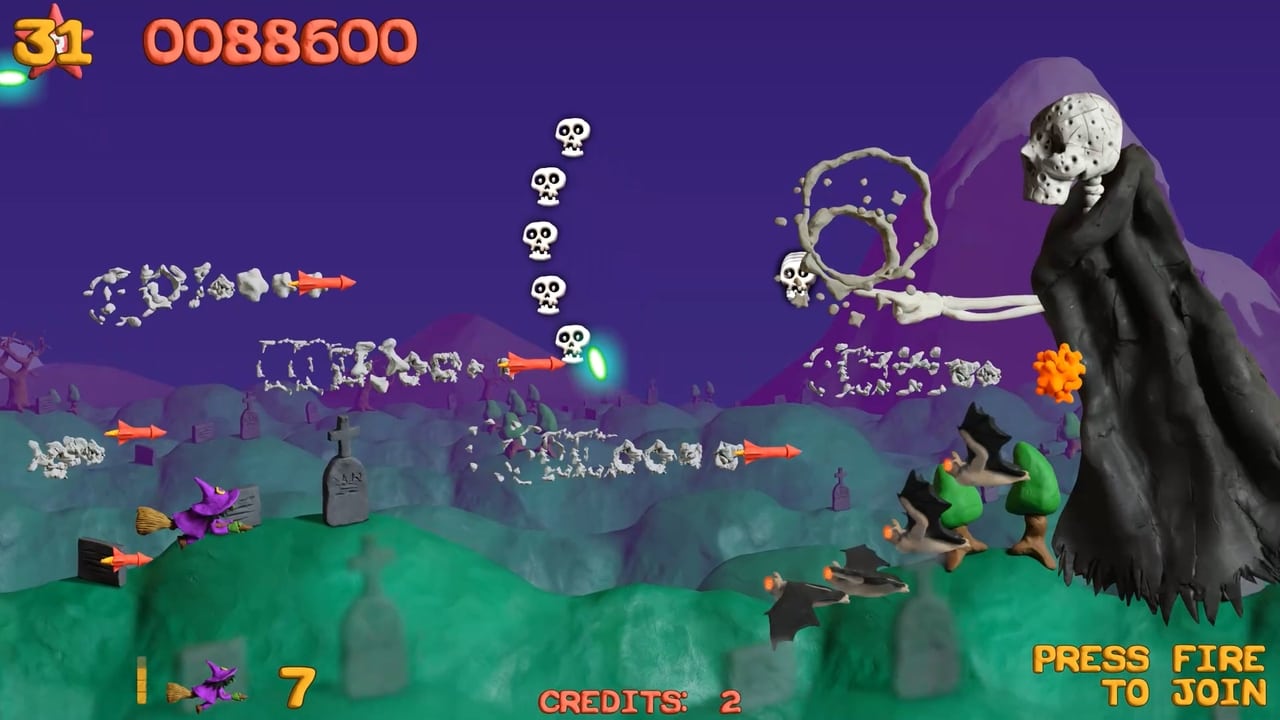
Task: Click the star badge showing 31
Action: point(52,42)
